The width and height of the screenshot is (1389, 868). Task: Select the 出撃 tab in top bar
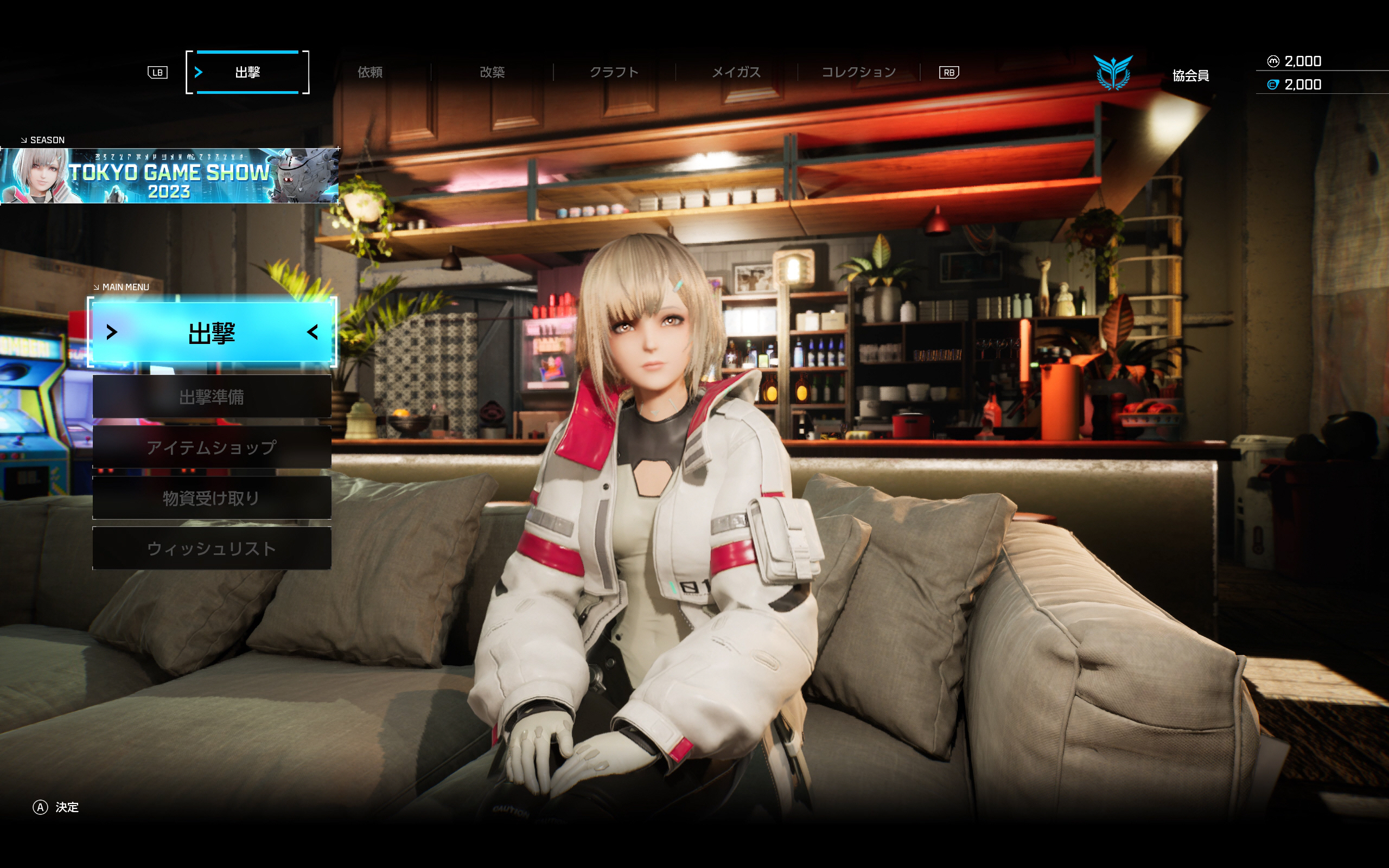247,72
